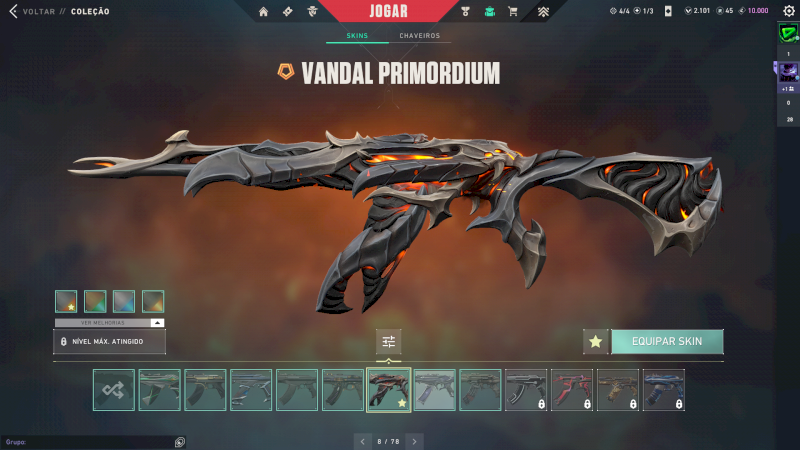Select the first color variant with star
Image resolution: width=800 pixels, height=450 pixels.
pos(66,301)
